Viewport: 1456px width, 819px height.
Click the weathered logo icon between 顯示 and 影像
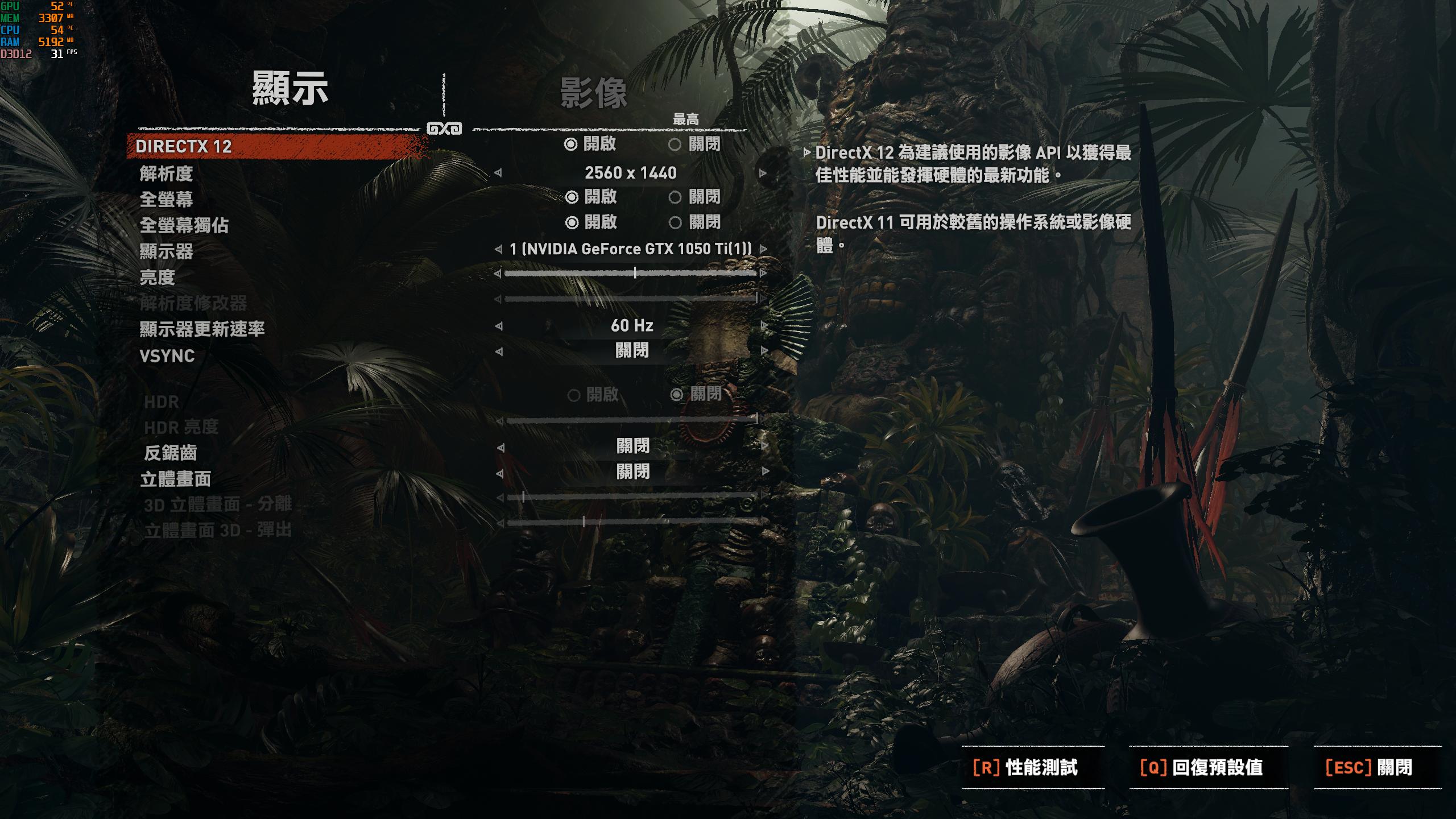pyautogui.click(x=445, y=127)
